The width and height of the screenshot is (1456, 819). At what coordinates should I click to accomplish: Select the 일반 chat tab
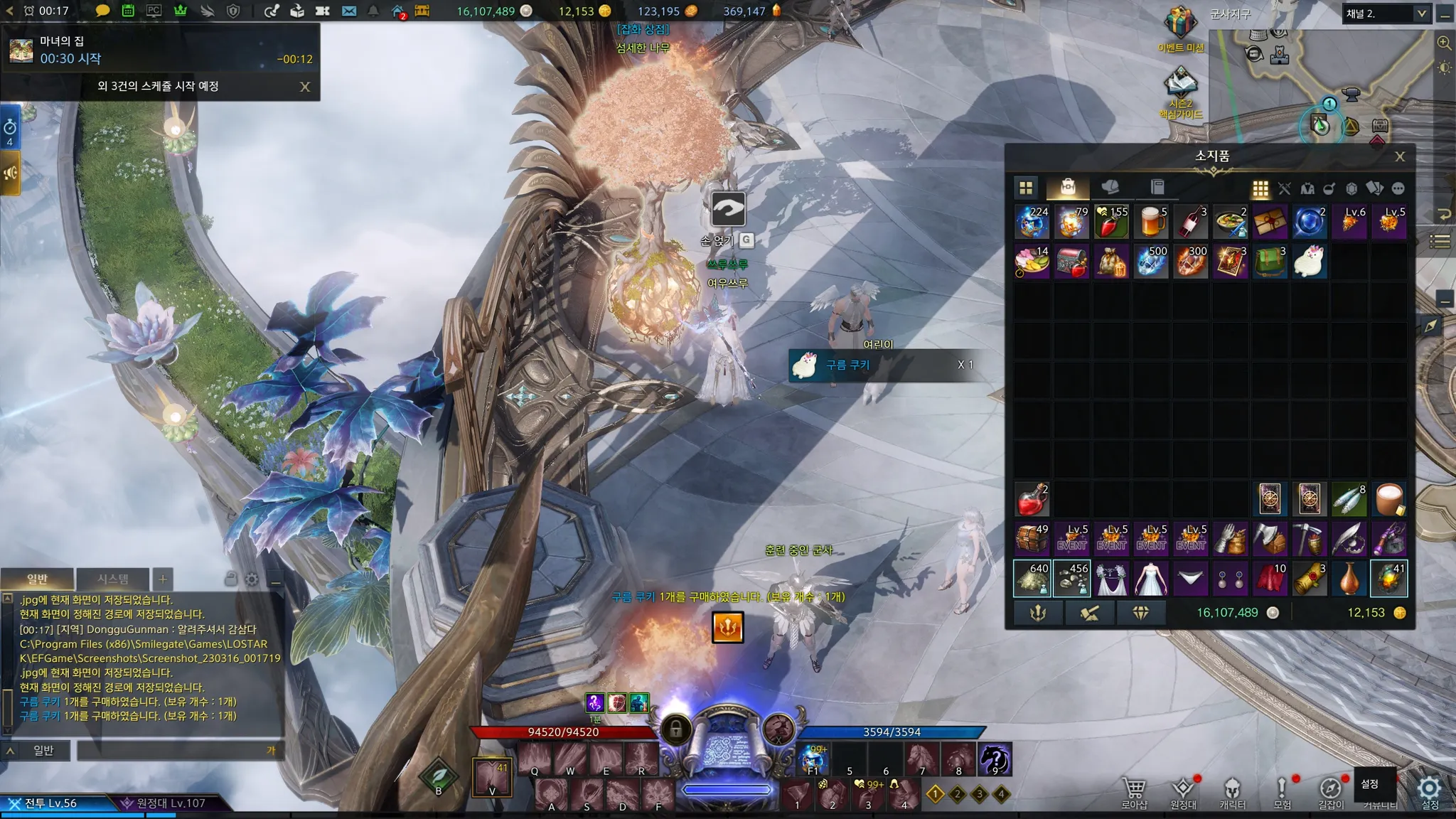(37, 579)
